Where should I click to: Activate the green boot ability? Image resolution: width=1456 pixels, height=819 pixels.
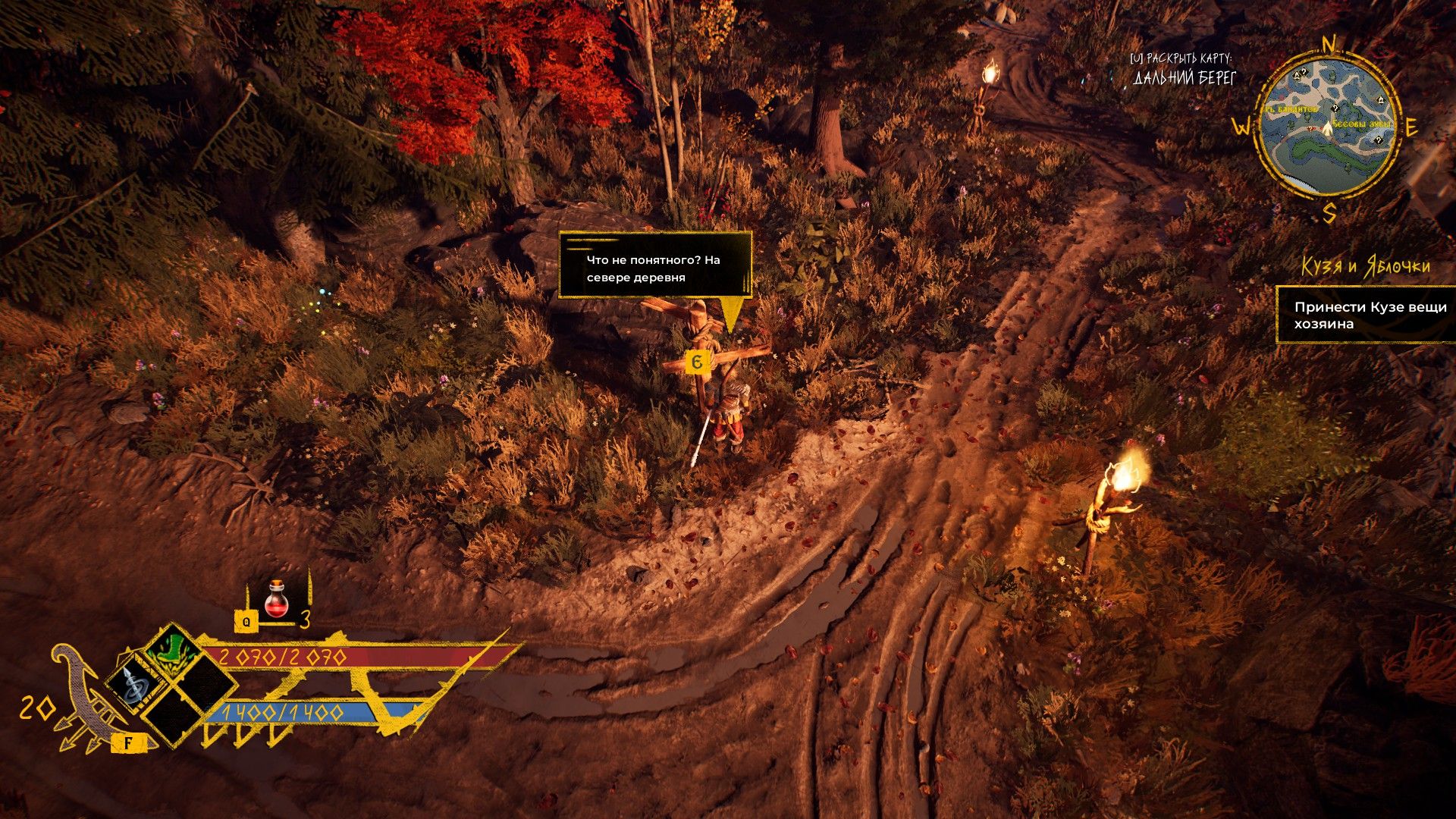(172, 651)
